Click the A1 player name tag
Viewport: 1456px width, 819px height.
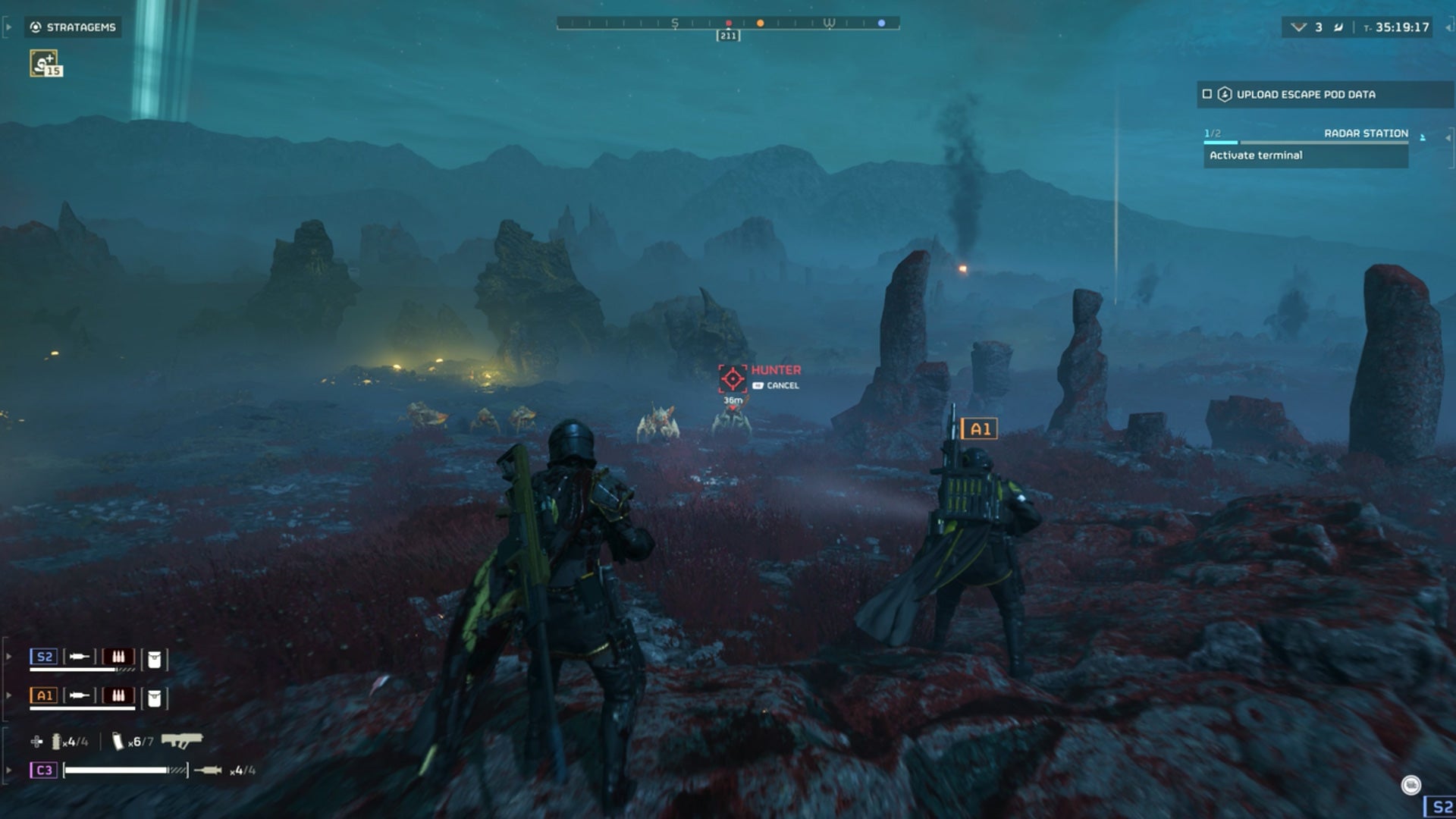pos(978,428)
